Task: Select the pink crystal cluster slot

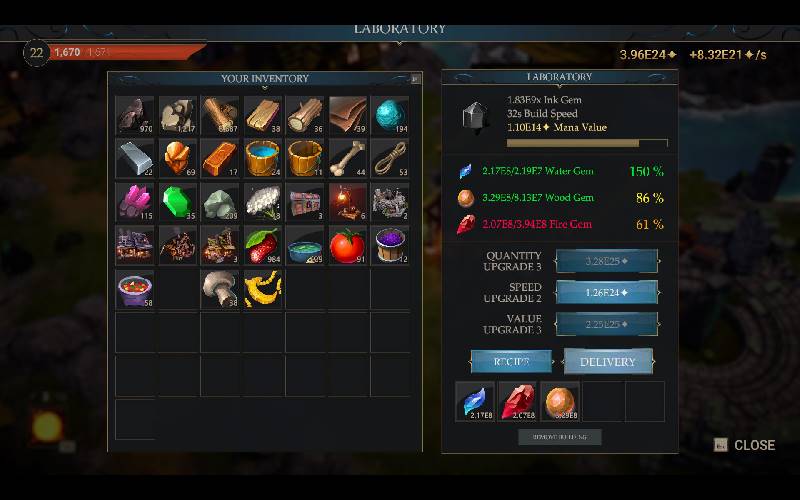Action: (135, 201)
